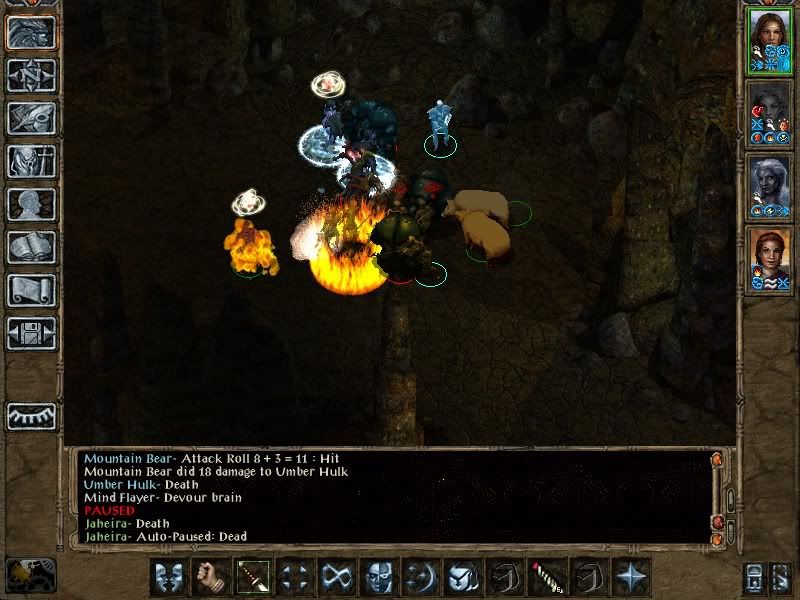Choose the fist attack action

coord(209,577)
